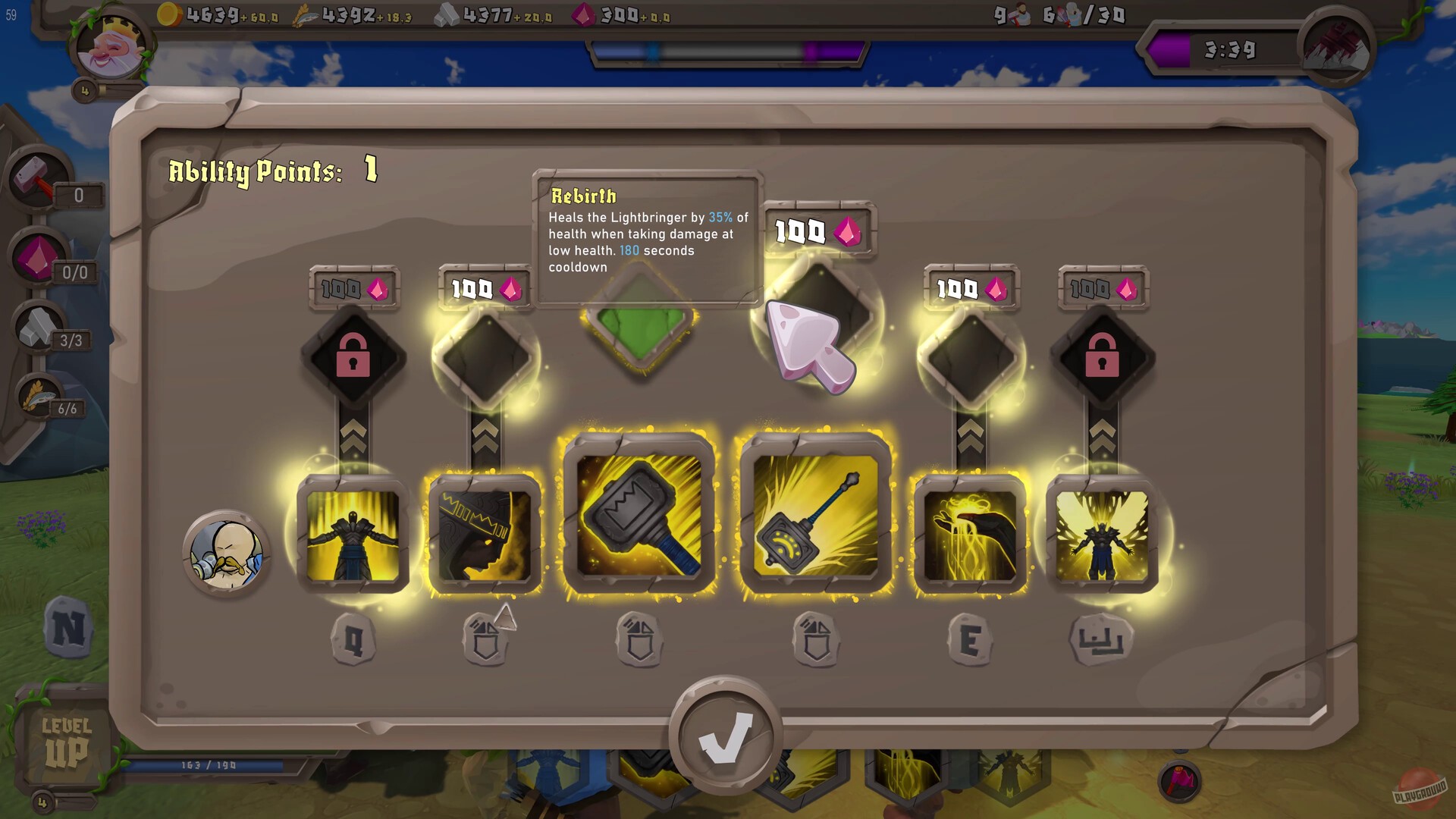Image resolution: width=1456 pixels, height=819 pixels.
Task: Unlock the leftmost padlocked skill node
Action: coord(352,355)
